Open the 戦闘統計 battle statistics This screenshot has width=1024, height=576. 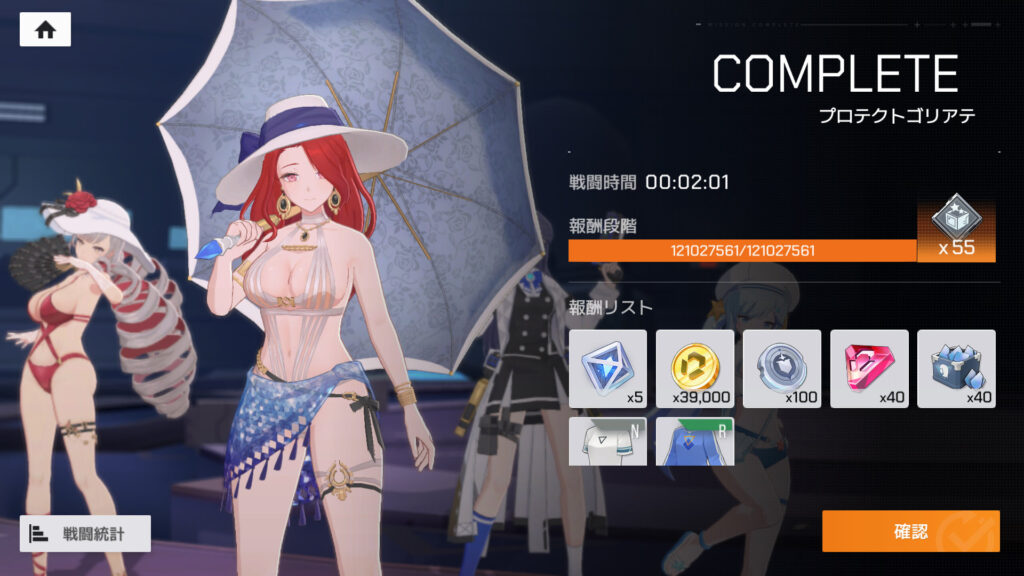pyautogui.click(x=85, y=534)
